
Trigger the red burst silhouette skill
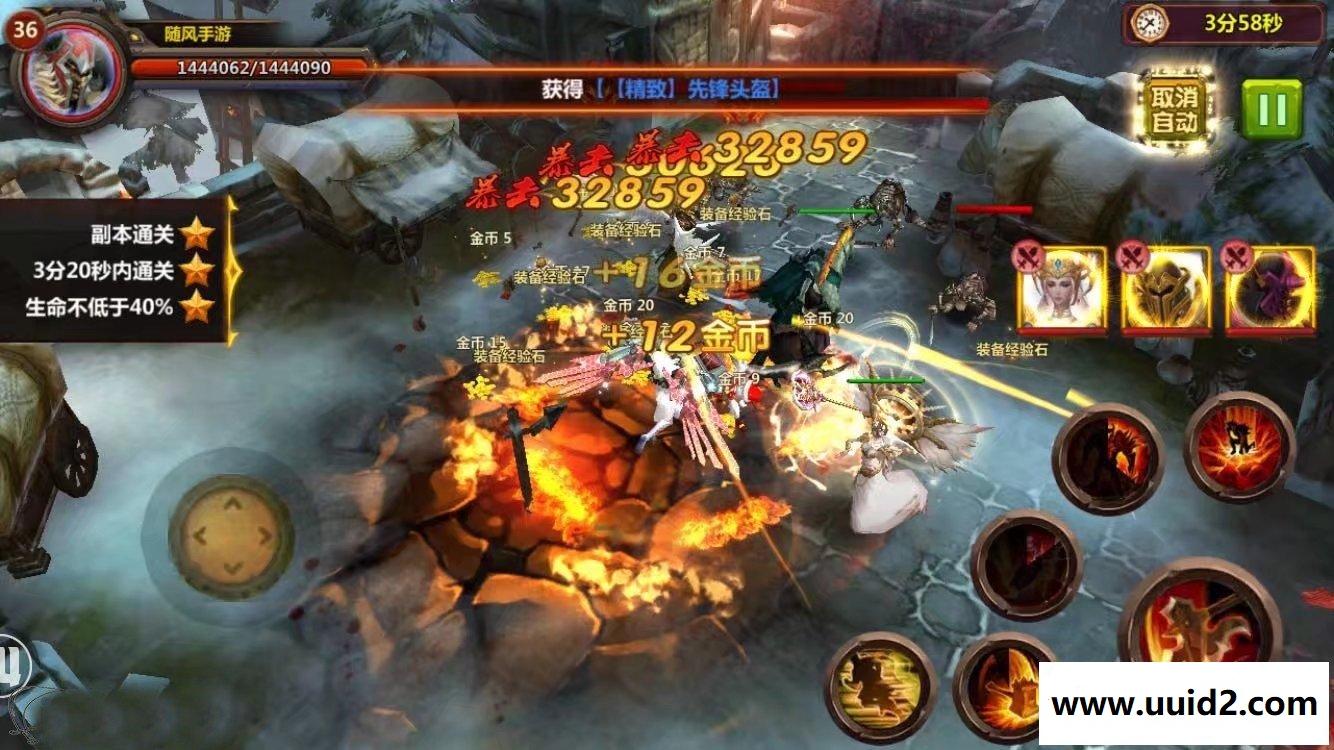point(1240,446)
